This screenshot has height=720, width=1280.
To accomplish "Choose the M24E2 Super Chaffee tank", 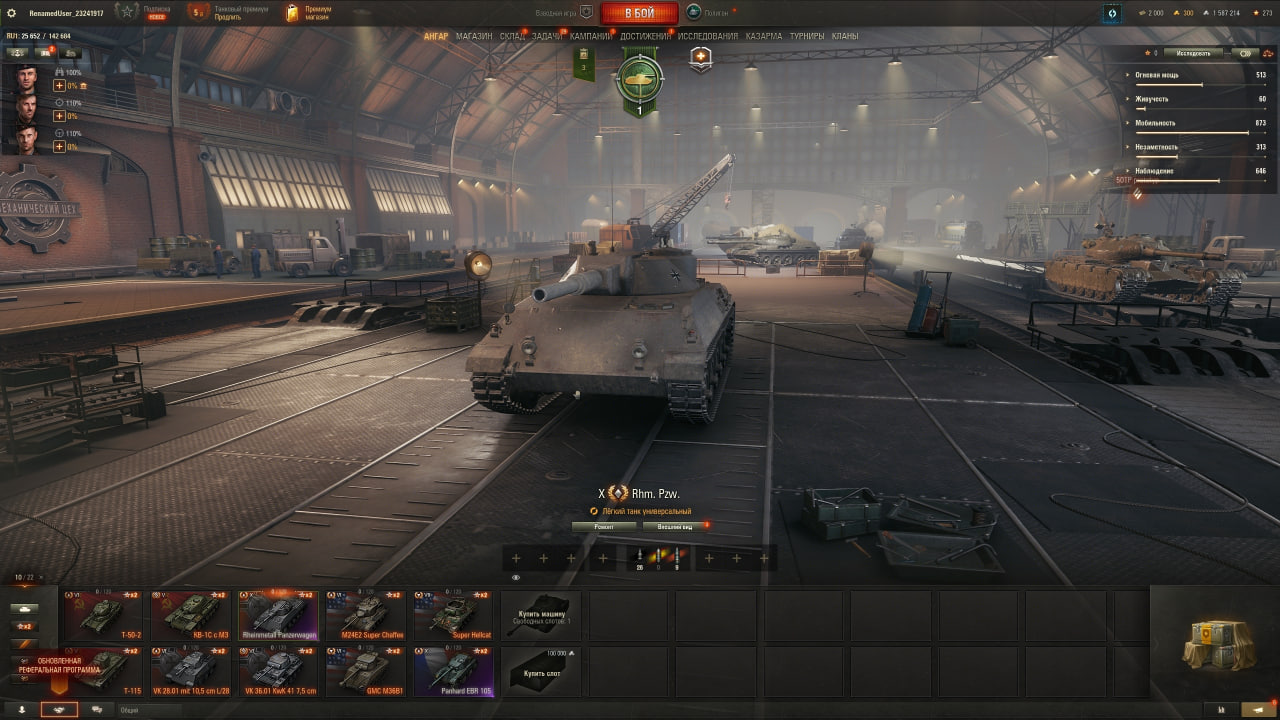I will 365,615.
